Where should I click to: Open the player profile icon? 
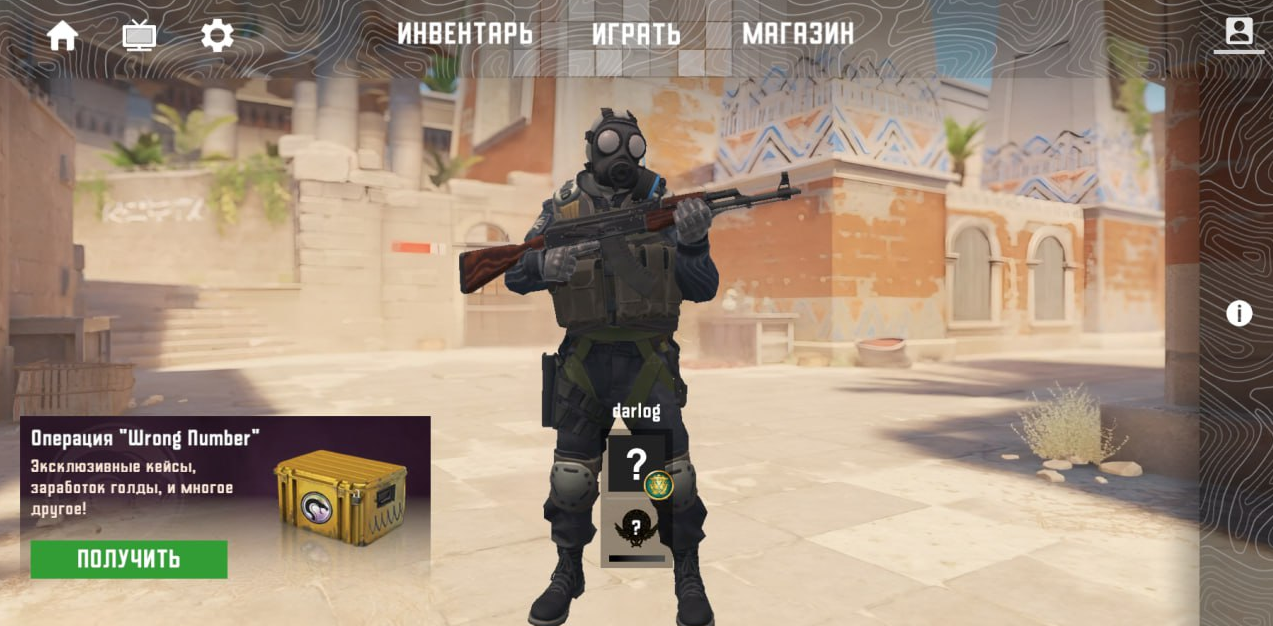coord(1239,32)
